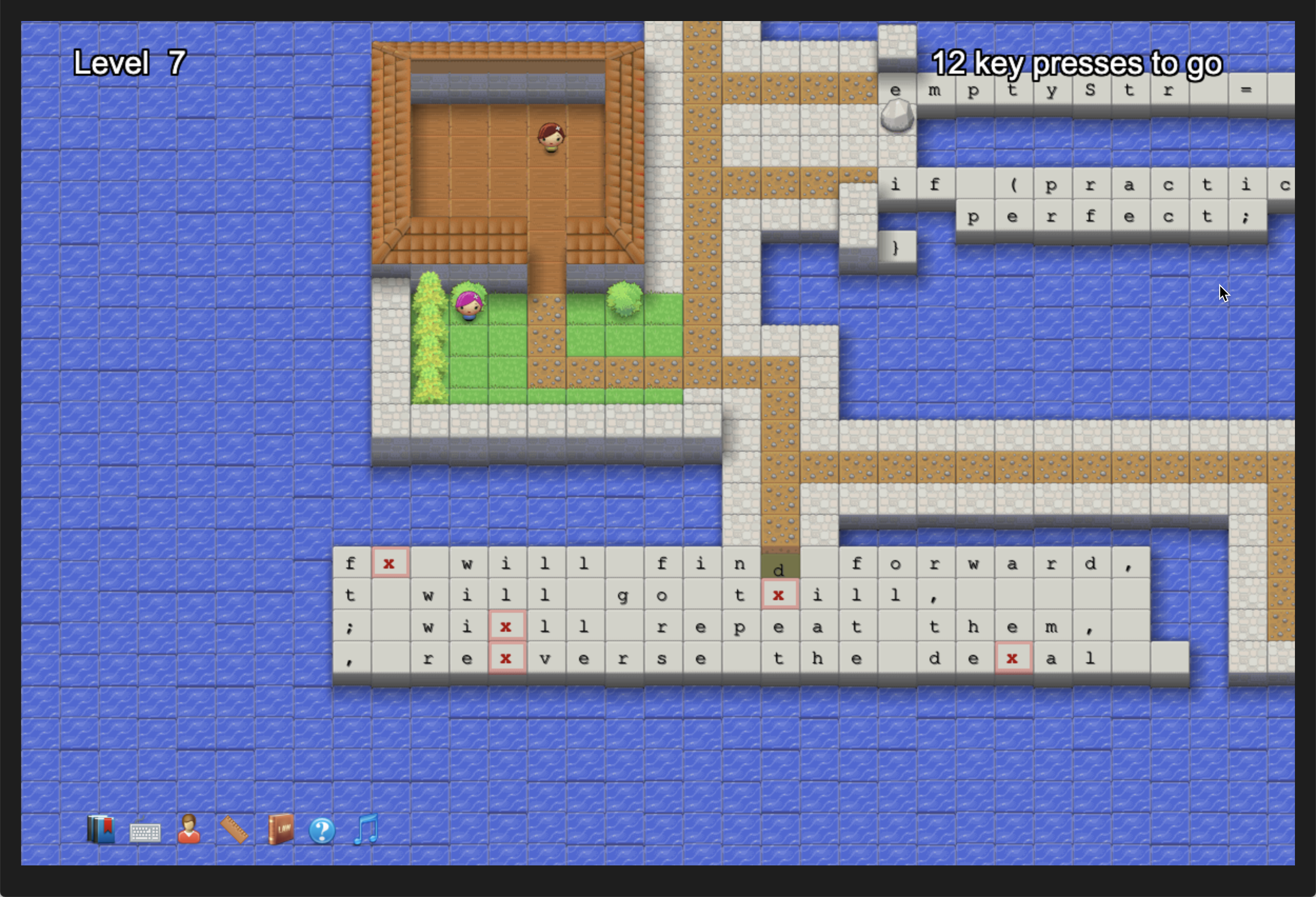The height and width of the screenshot is (897, 1316).
Task: Open the user profile icon
Action: tap(189, 830)
